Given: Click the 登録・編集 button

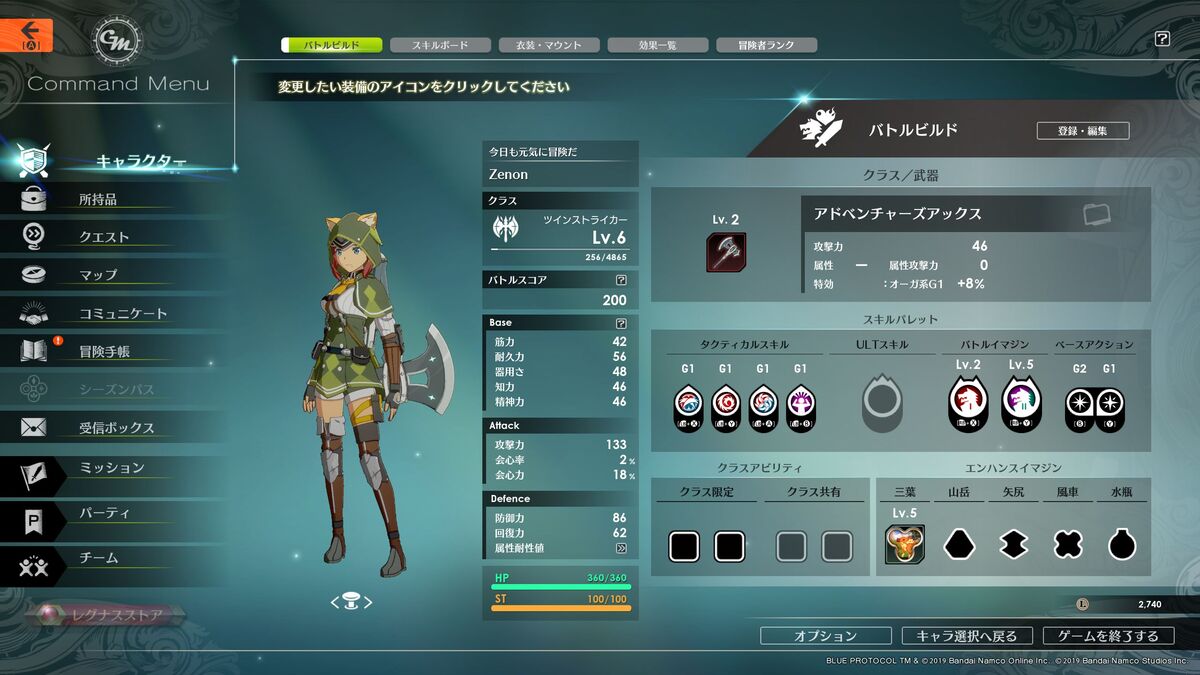Looking at the screenshot, I should coord(1081,131).
